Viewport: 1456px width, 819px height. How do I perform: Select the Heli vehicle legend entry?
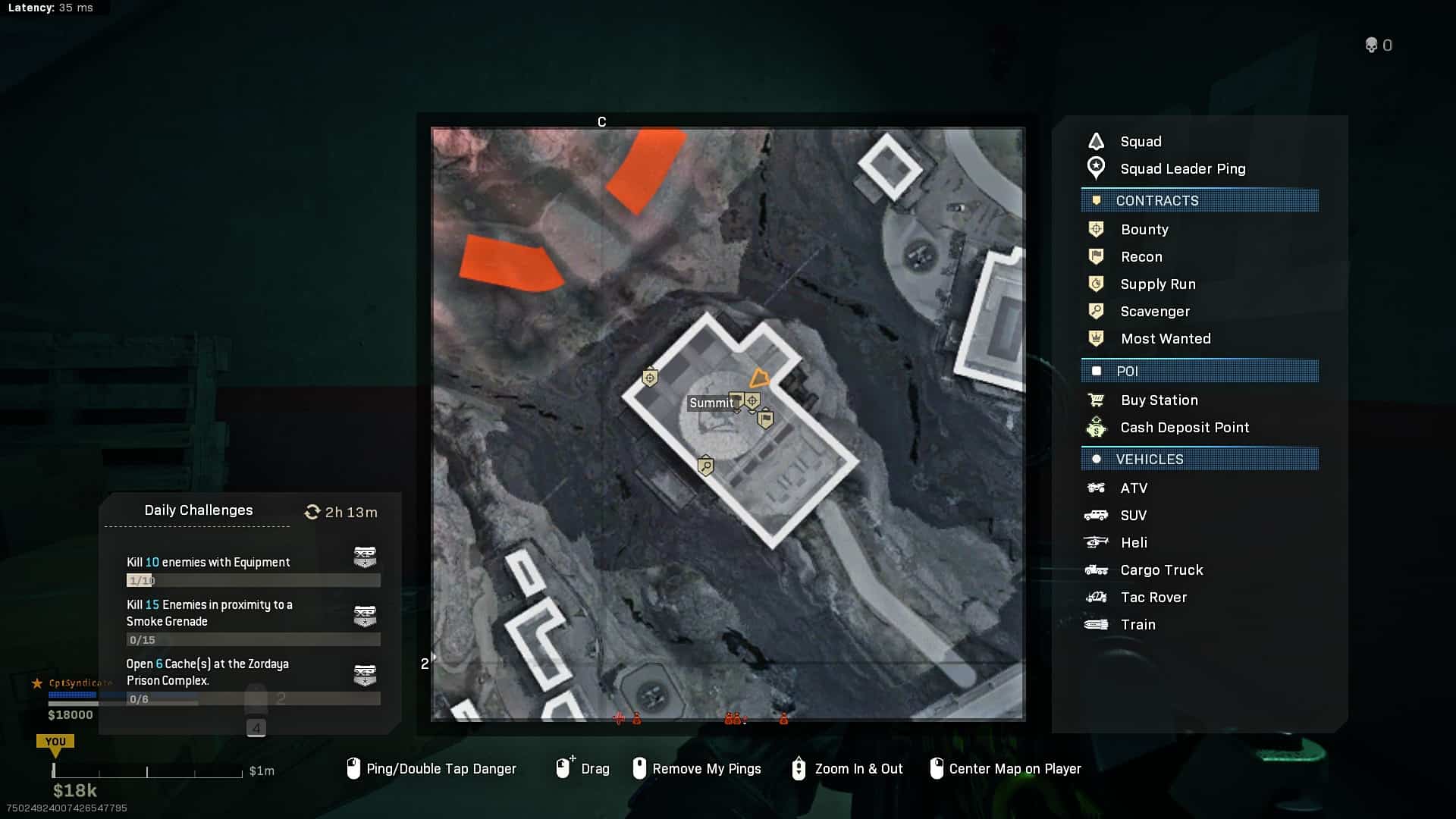1133,543
